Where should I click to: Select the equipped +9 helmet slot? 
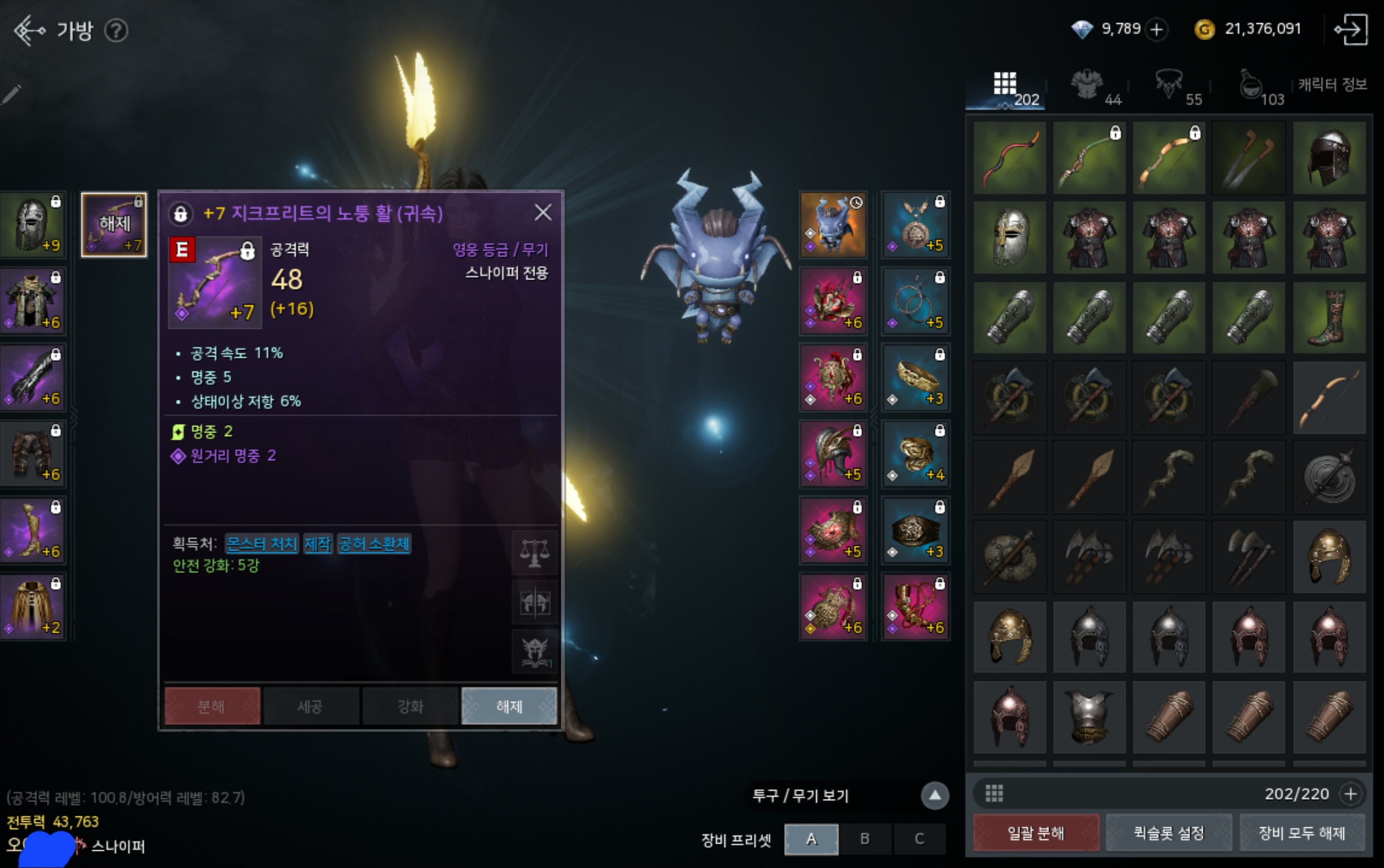click(x=33, y=225)
